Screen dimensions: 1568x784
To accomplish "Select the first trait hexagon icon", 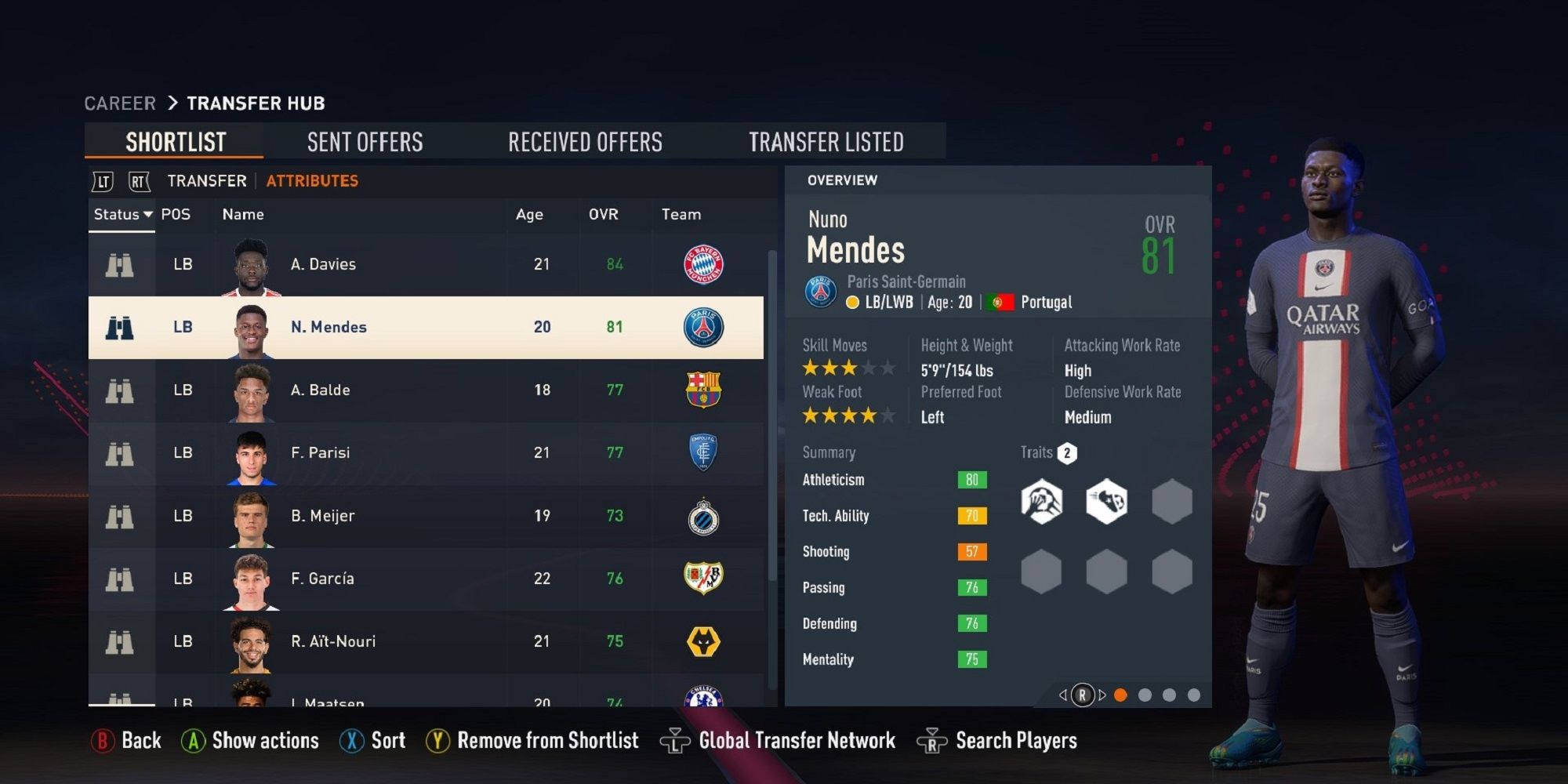I will pyautogui.click(x=1042, y=503).
